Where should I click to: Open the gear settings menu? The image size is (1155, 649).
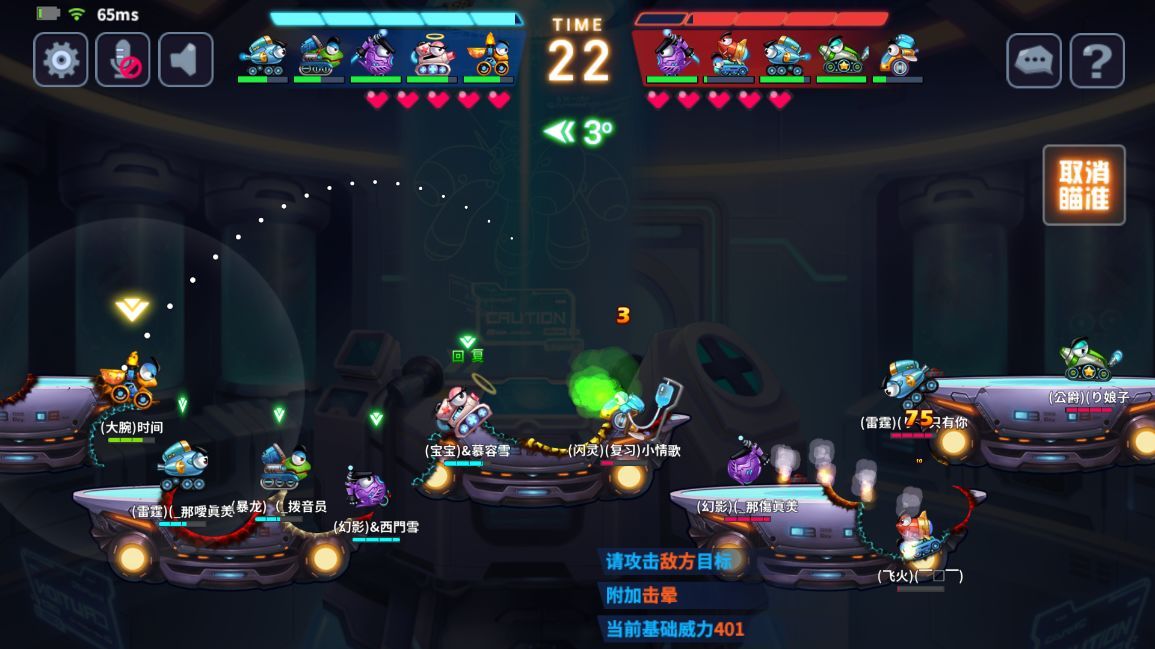pyautogui.click(x=61, y=60)
